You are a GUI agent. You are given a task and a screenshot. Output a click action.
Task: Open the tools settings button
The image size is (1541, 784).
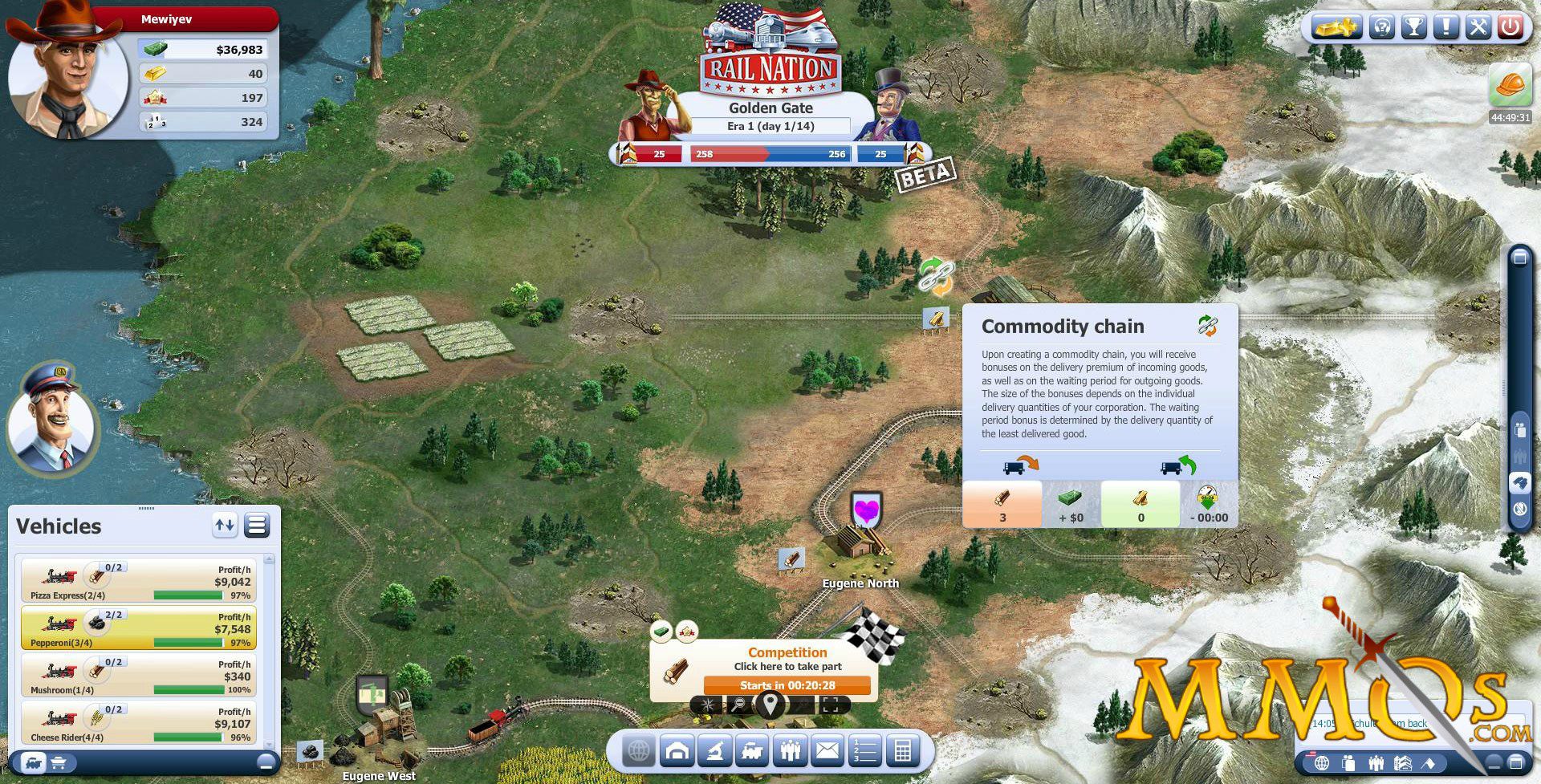point(1478,27)
